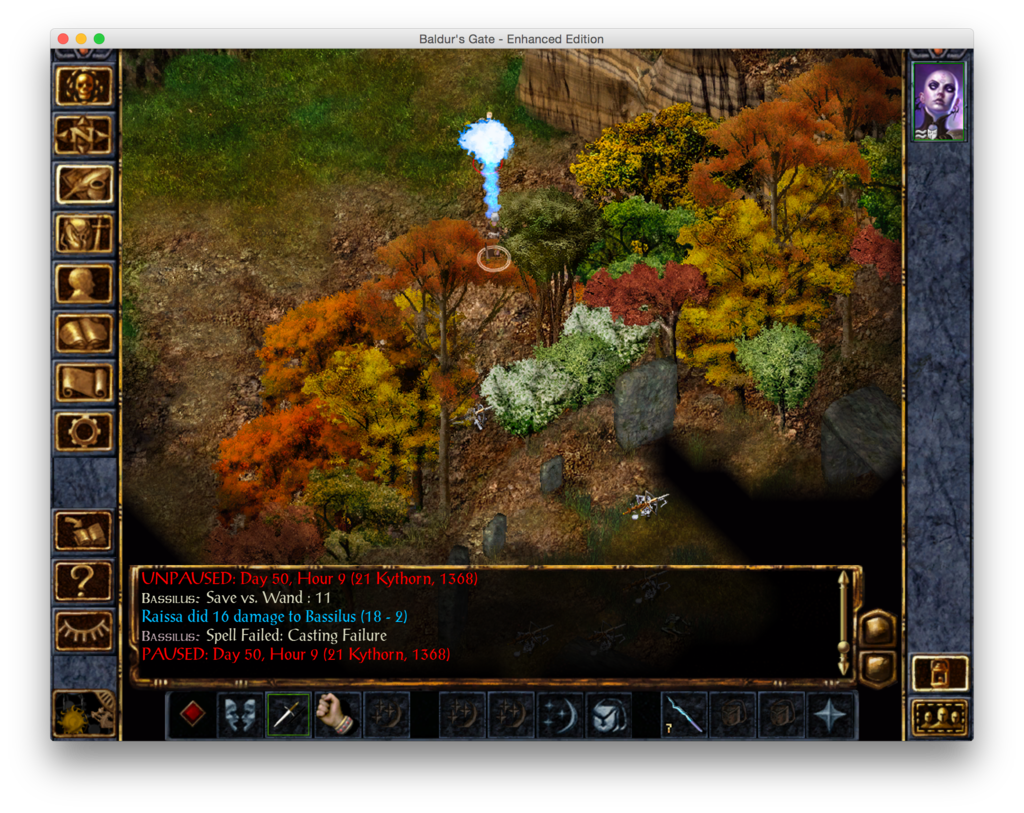Image resolution: width=1024 pixels, height=813 pixels.
Task: Toggle interface visibility with the closed eye button
Action: (83, 628)
